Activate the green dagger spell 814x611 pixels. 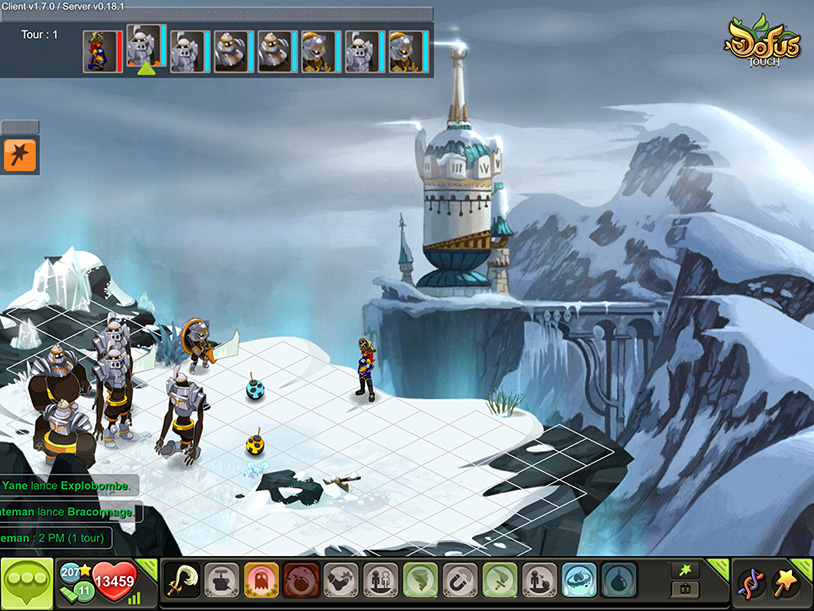click(x=499, y=580)
